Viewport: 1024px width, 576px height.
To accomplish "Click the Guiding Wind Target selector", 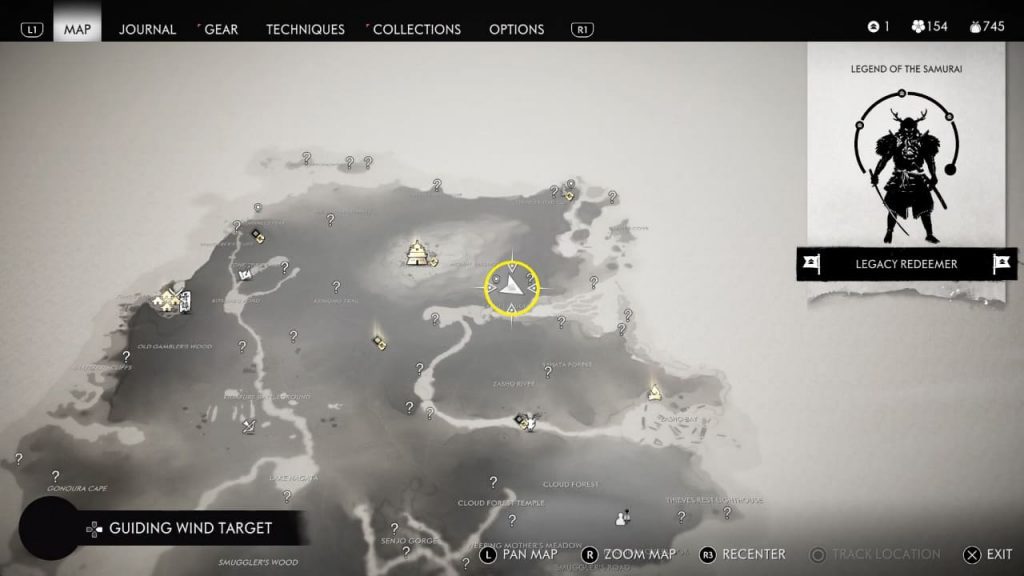I will (x=190, y=528).
